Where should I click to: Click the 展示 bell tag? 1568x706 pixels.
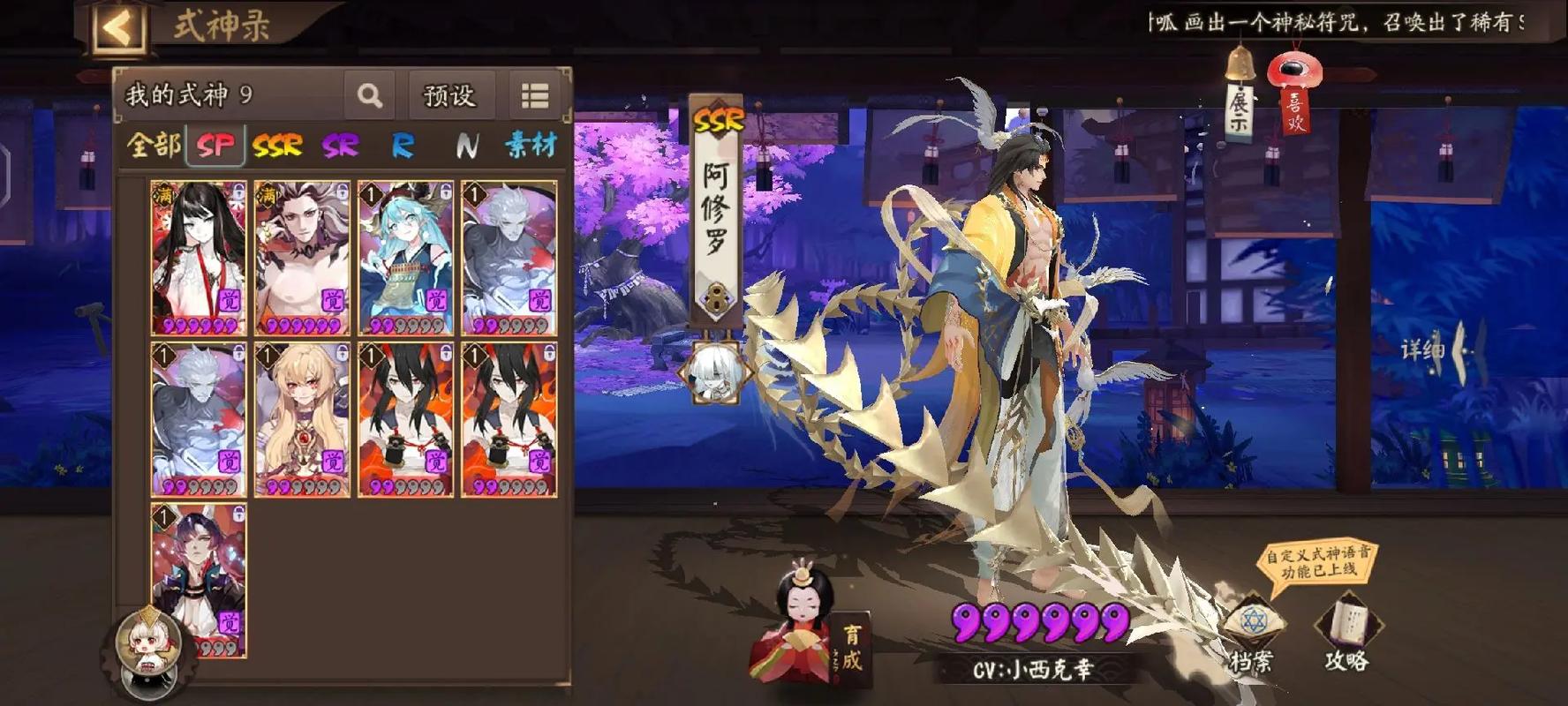[x=1240, y=101]
